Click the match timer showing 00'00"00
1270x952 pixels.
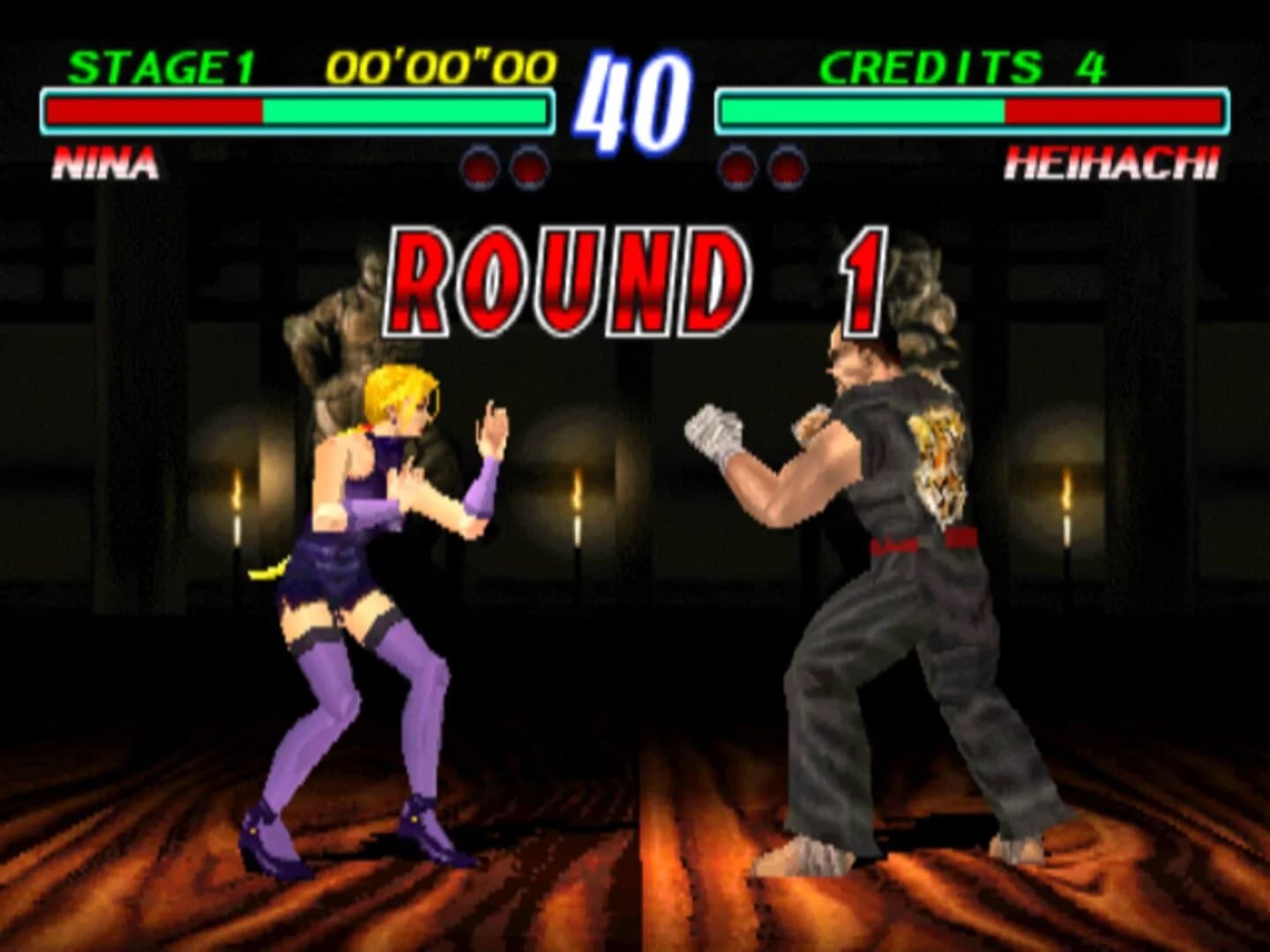pyautogui.click(x=437, y=63)
